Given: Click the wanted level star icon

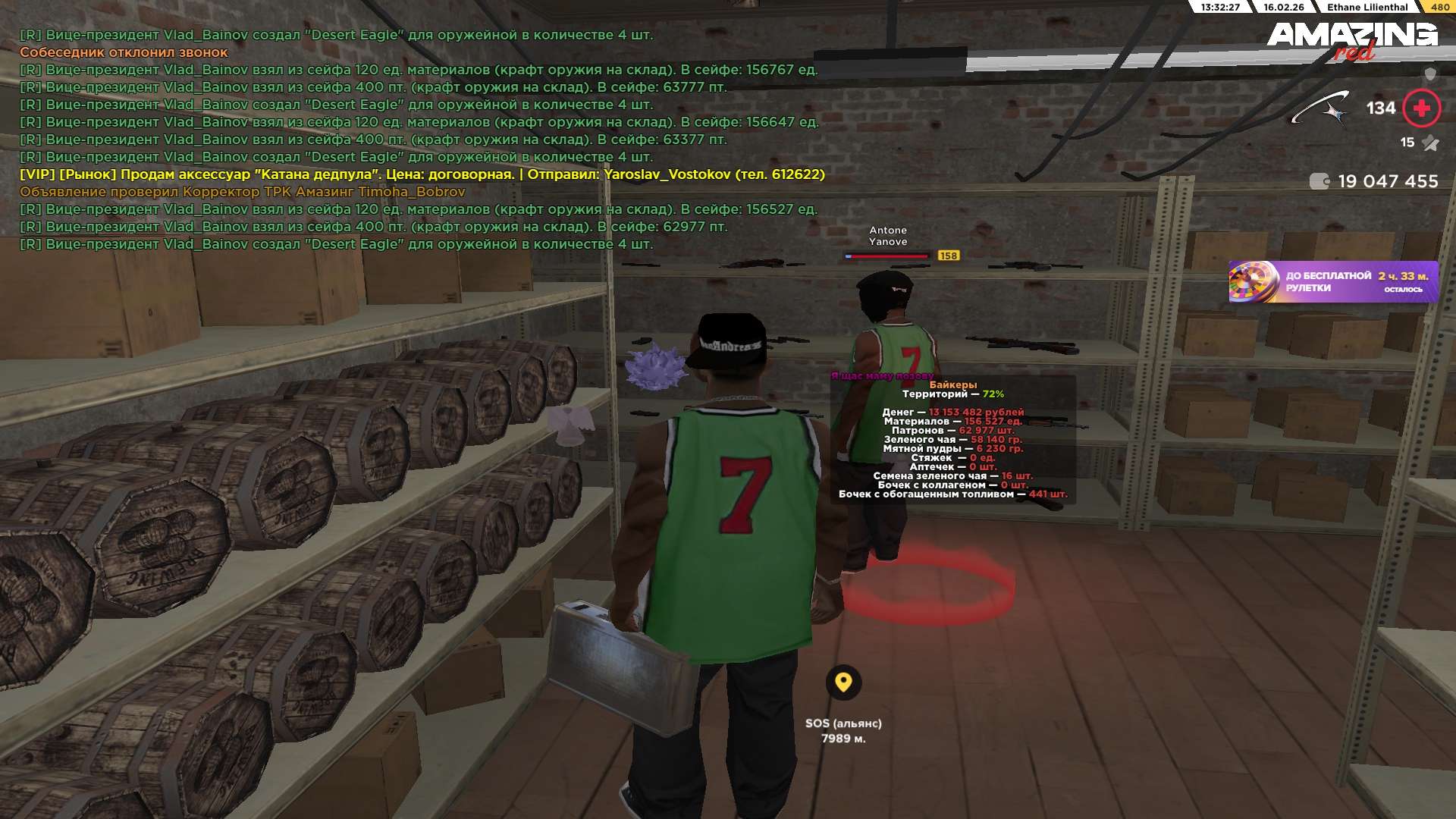Looking at the screenshot, I should 1430,143.
